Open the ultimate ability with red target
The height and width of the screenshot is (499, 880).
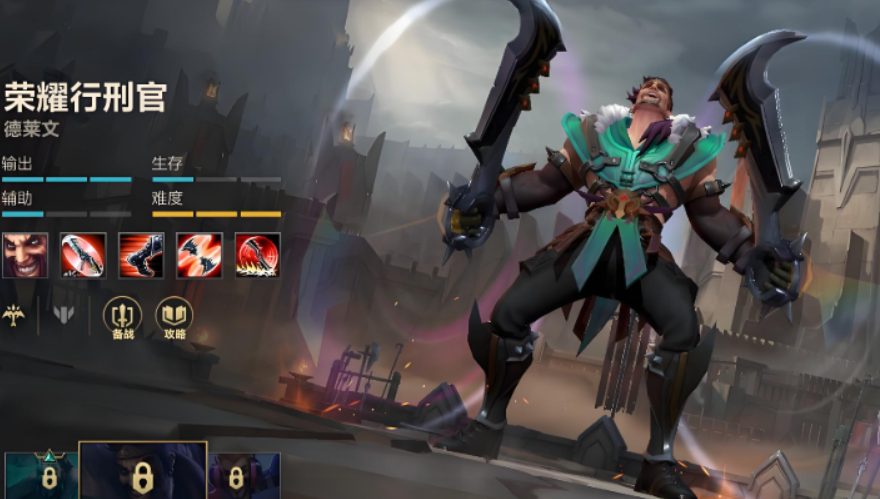coord(257,255)
